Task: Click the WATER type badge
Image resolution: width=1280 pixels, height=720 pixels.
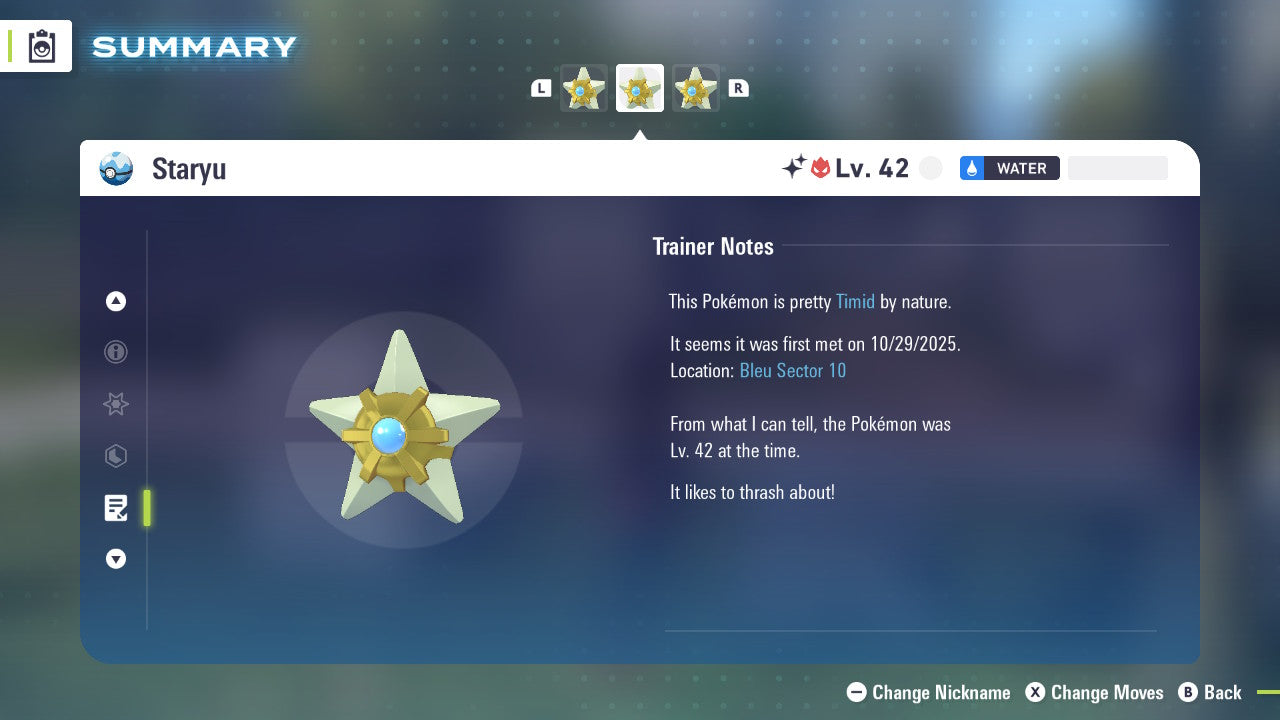Action: click(1009, 168)
